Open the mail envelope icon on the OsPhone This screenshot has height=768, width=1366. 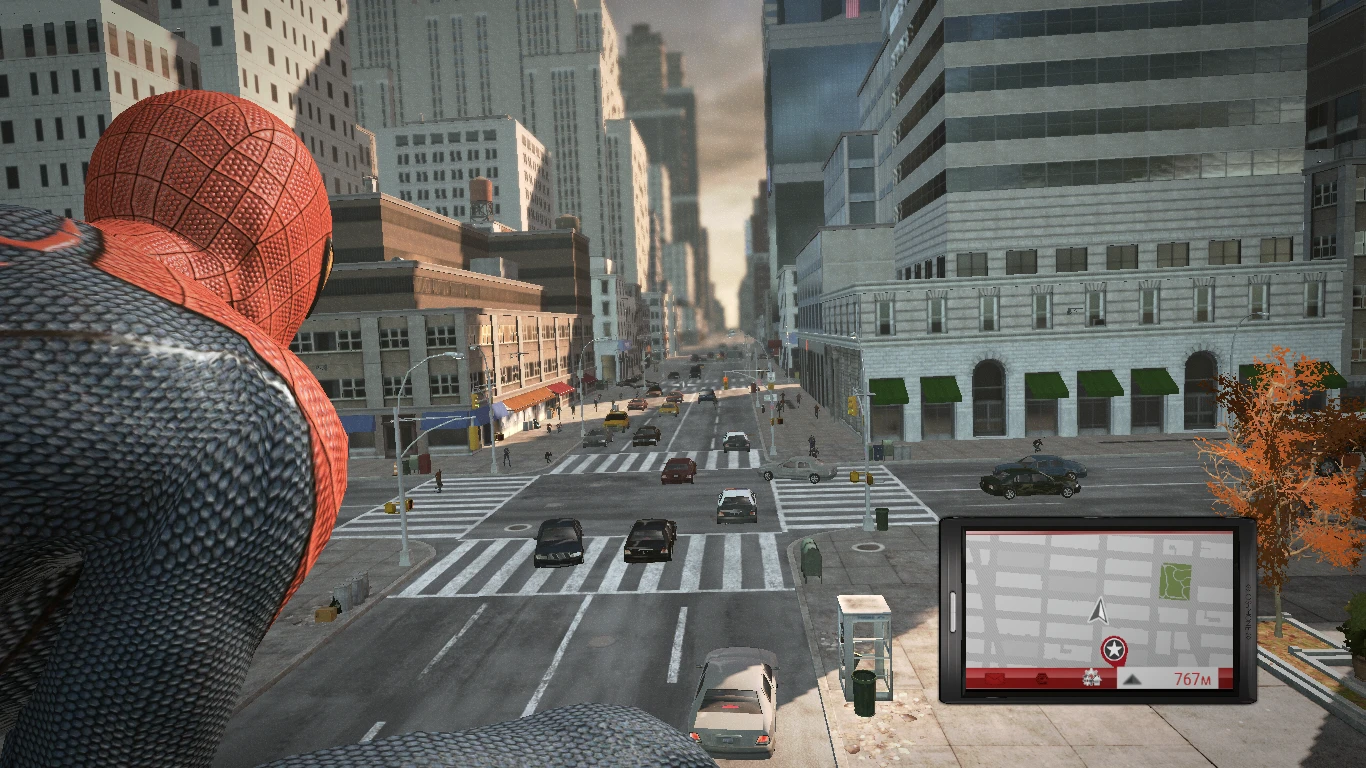(x=995, y=678)
